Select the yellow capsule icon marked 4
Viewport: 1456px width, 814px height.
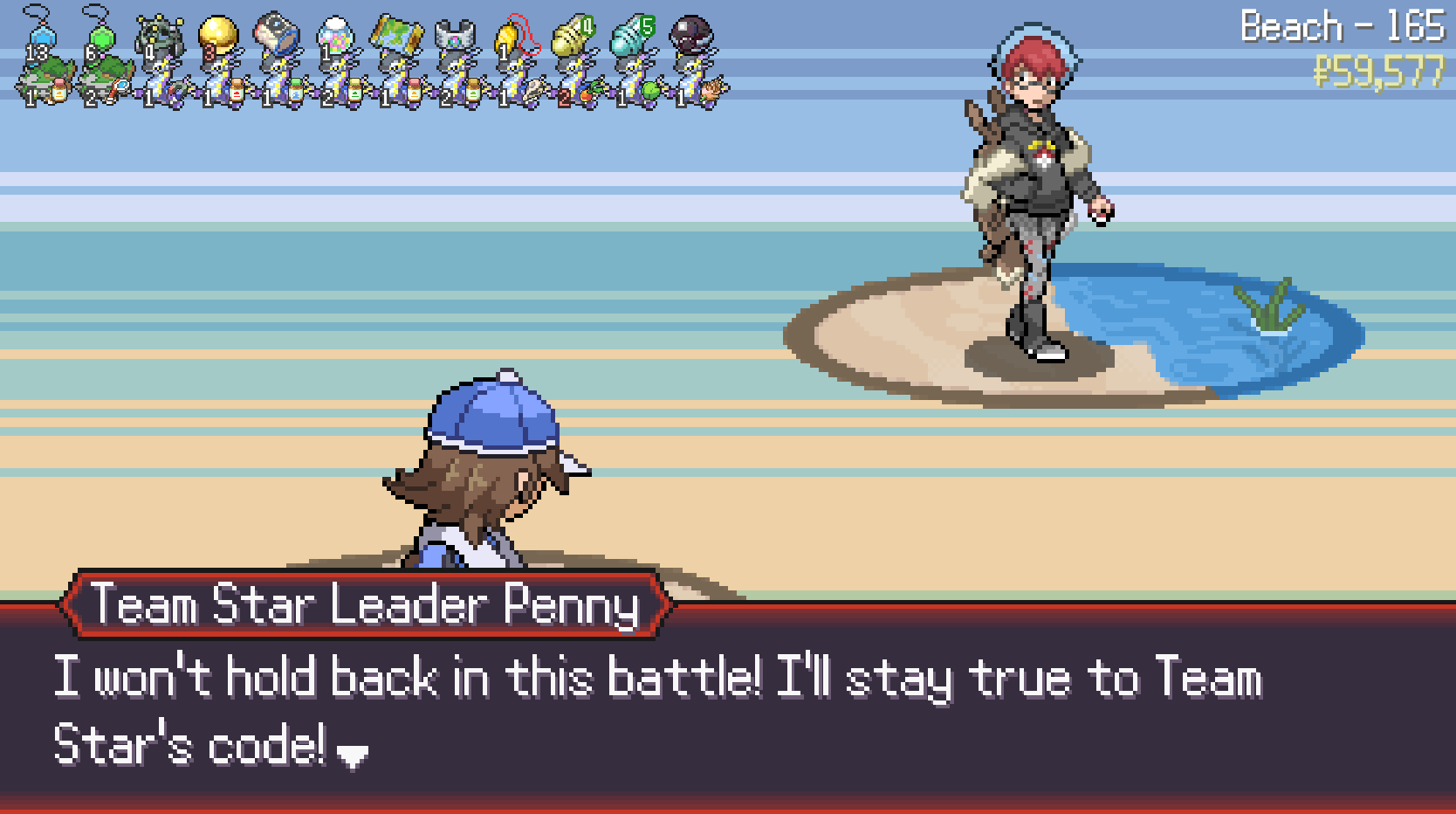pyautogui.click(x=573, y=37)
